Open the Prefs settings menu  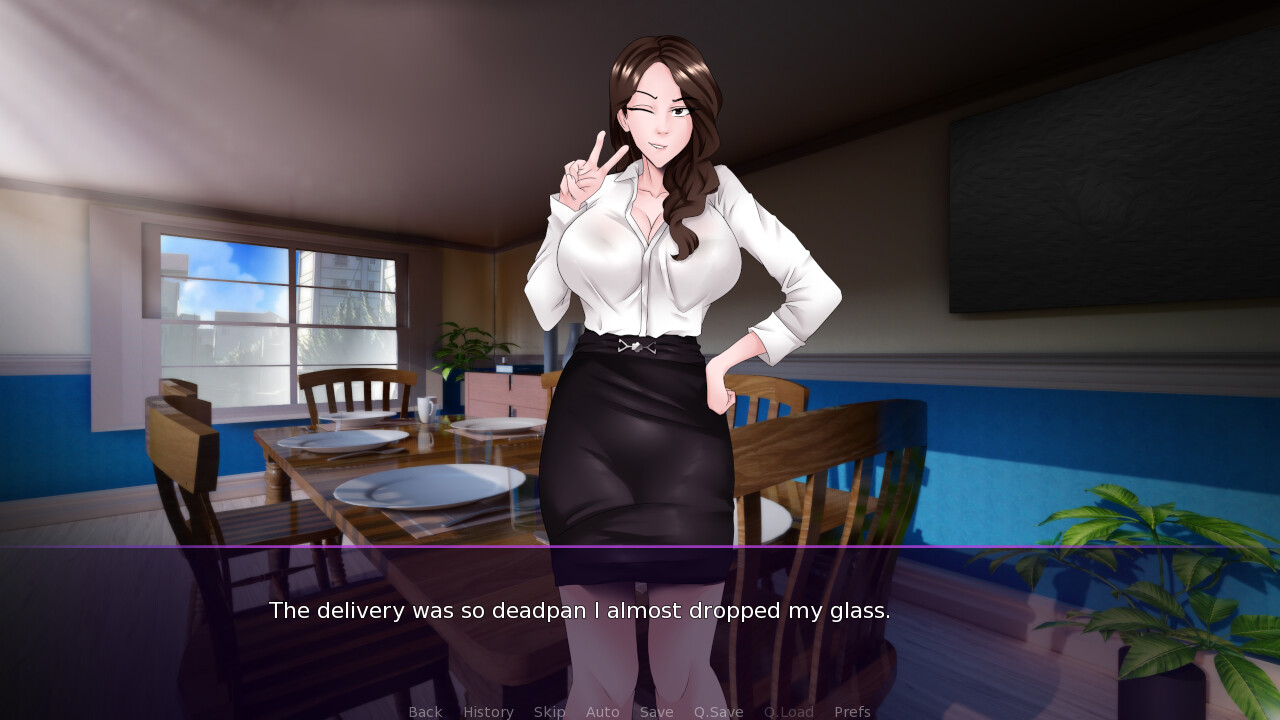pyautogui.click(x=852, y=711)
